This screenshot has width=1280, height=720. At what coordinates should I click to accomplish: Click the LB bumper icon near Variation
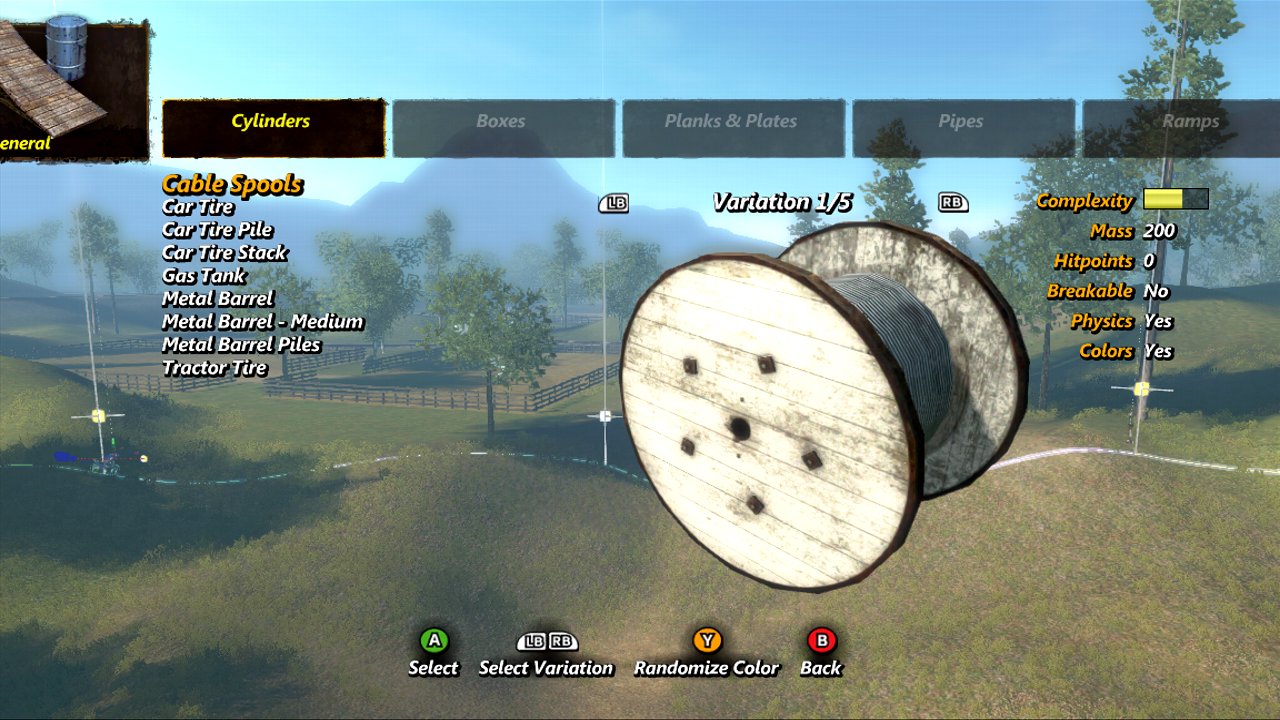(614, 203)
